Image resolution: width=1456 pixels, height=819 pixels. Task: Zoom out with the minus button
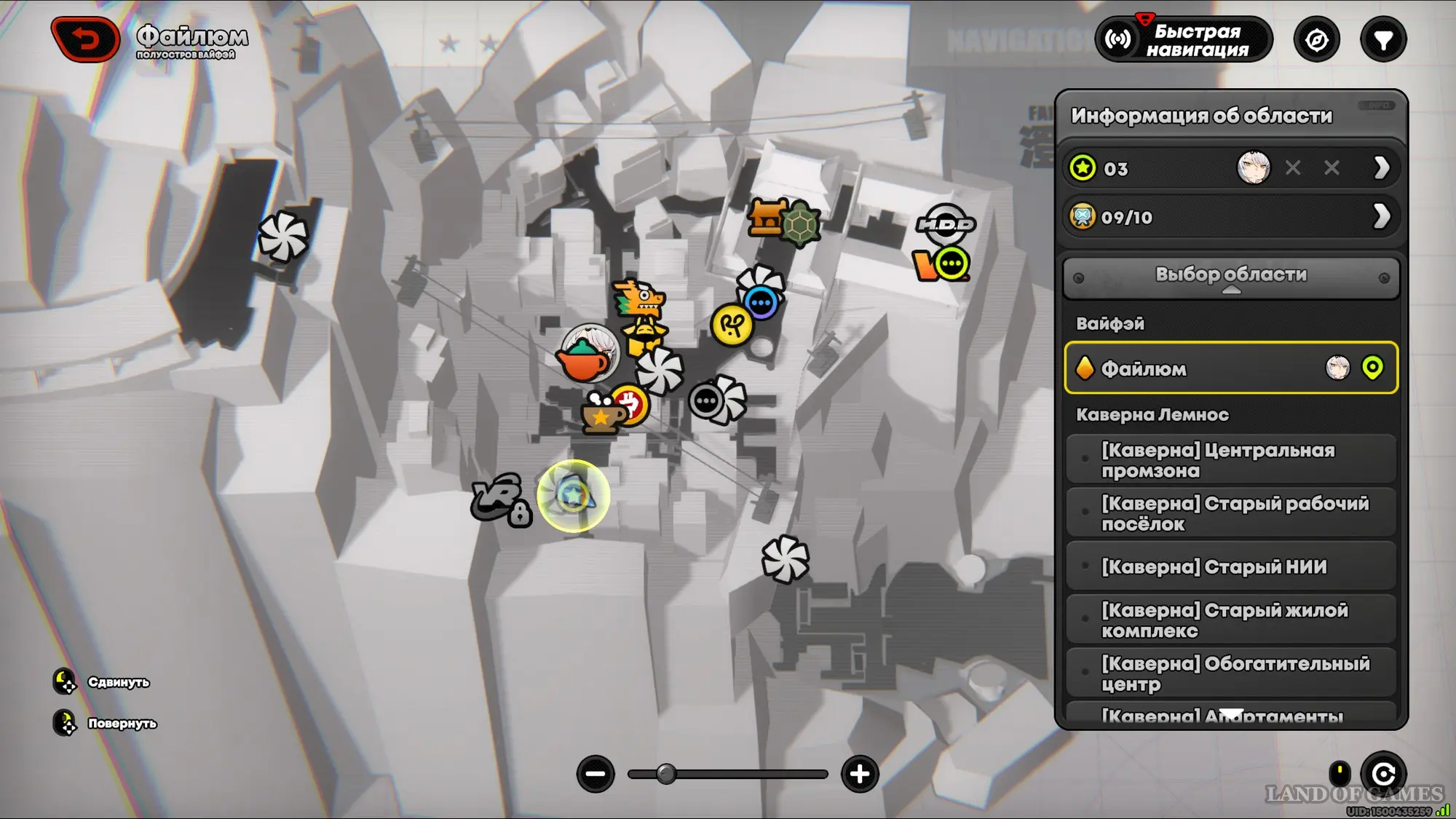[x=596, y=774]
